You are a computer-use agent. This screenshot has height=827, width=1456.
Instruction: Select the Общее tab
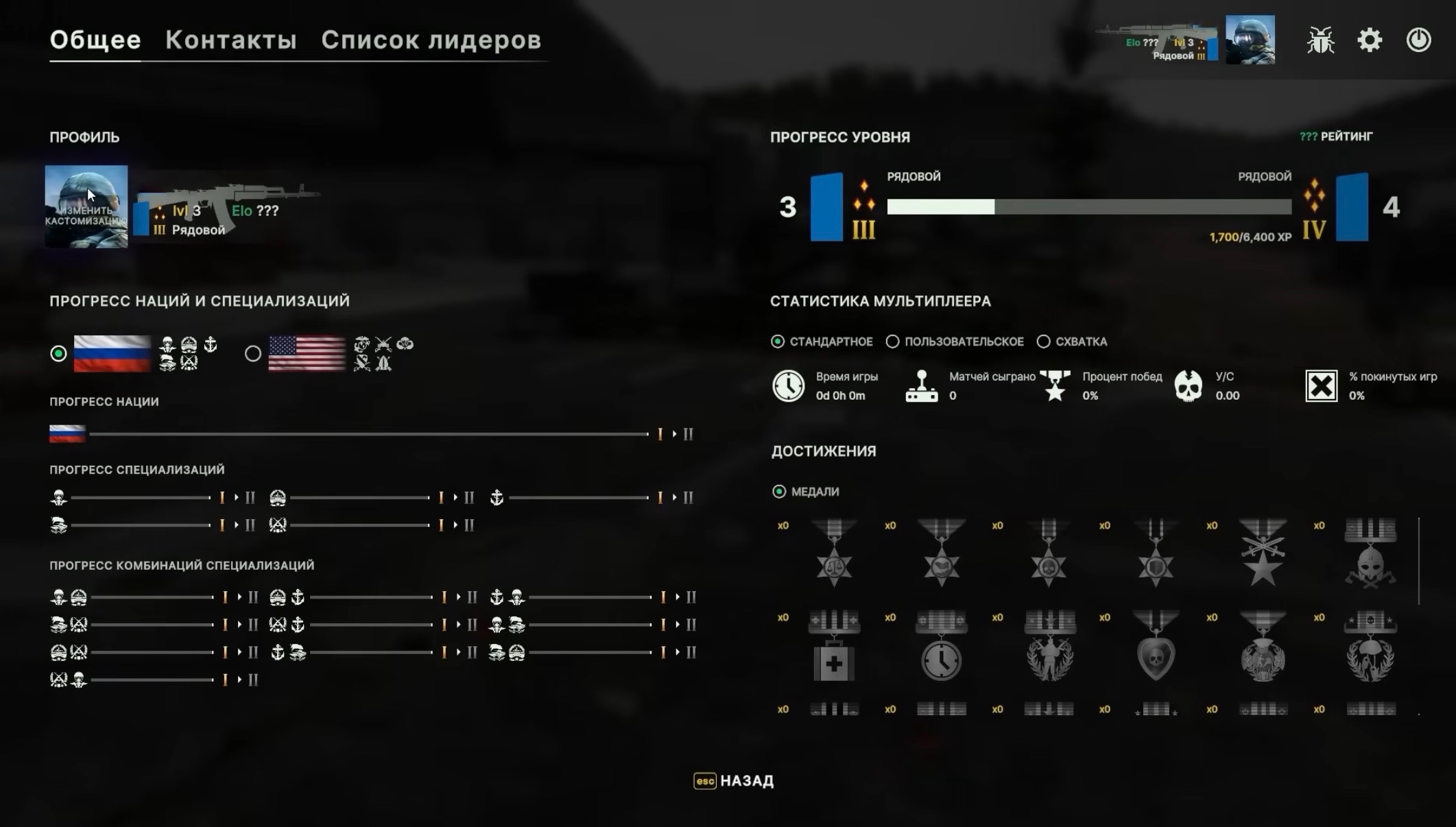95,40
